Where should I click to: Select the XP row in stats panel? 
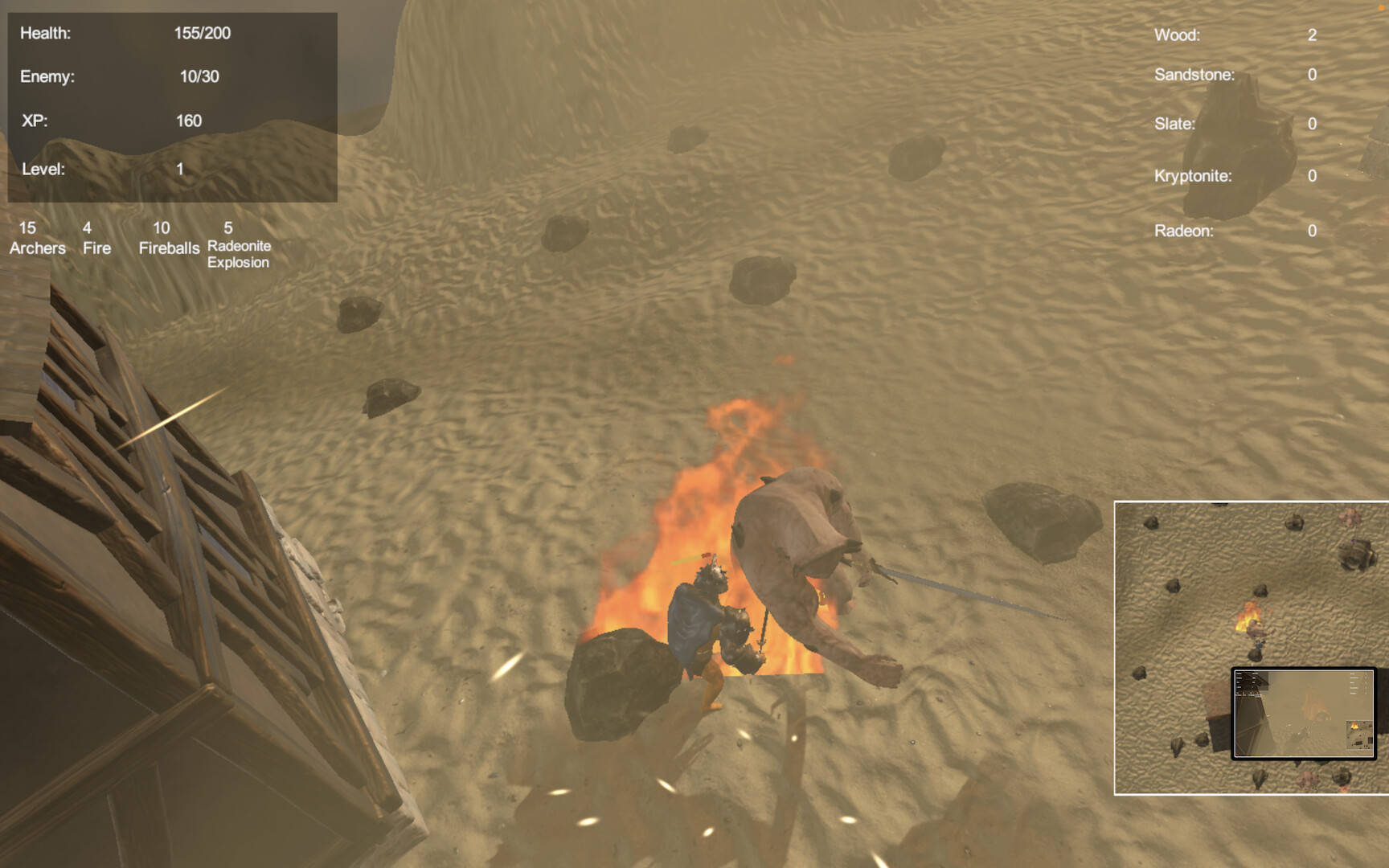point(104,121)
